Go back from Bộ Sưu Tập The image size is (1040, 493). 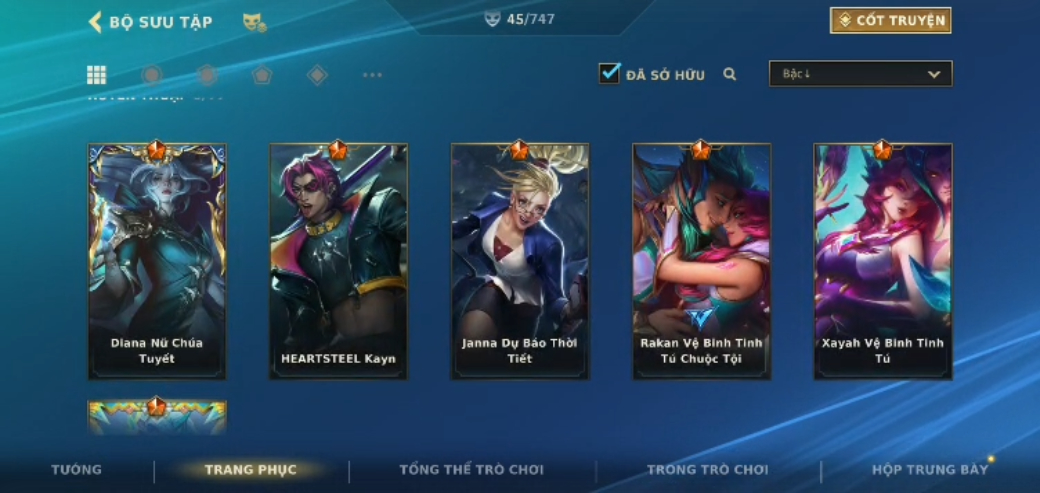point(97,21)
